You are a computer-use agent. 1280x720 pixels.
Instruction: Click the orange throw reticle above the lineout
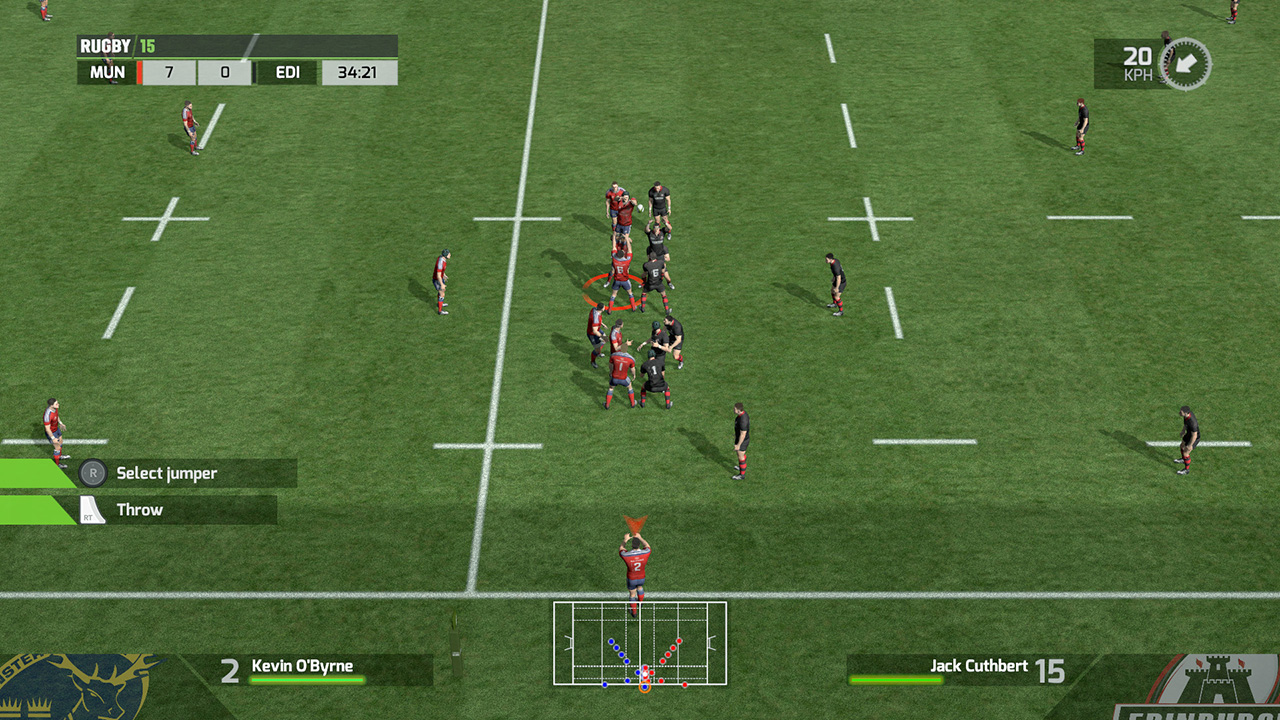click(x=636, y=521)
